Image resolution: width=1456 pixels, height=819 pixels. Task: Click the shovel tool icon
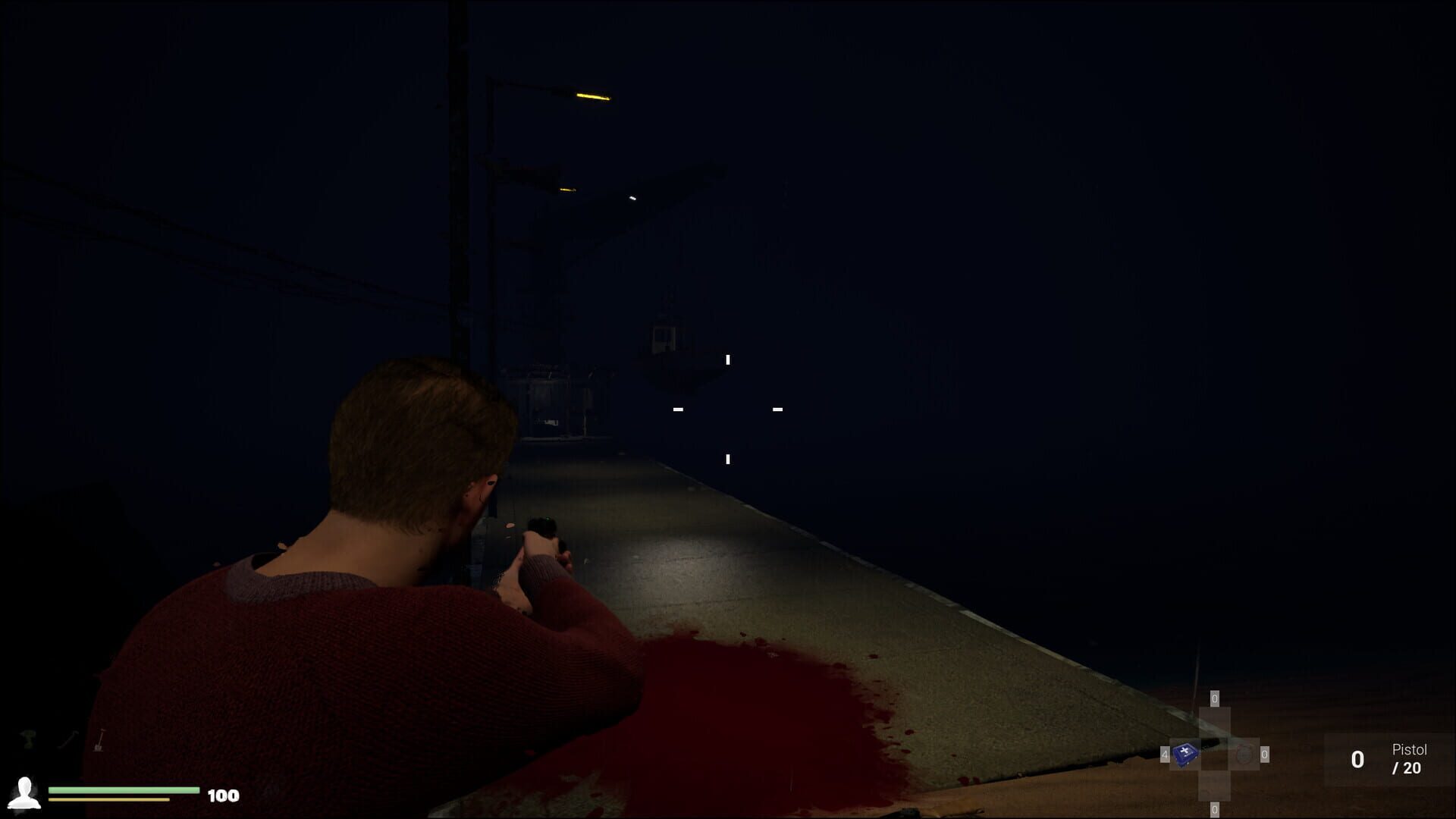point(99,739)
